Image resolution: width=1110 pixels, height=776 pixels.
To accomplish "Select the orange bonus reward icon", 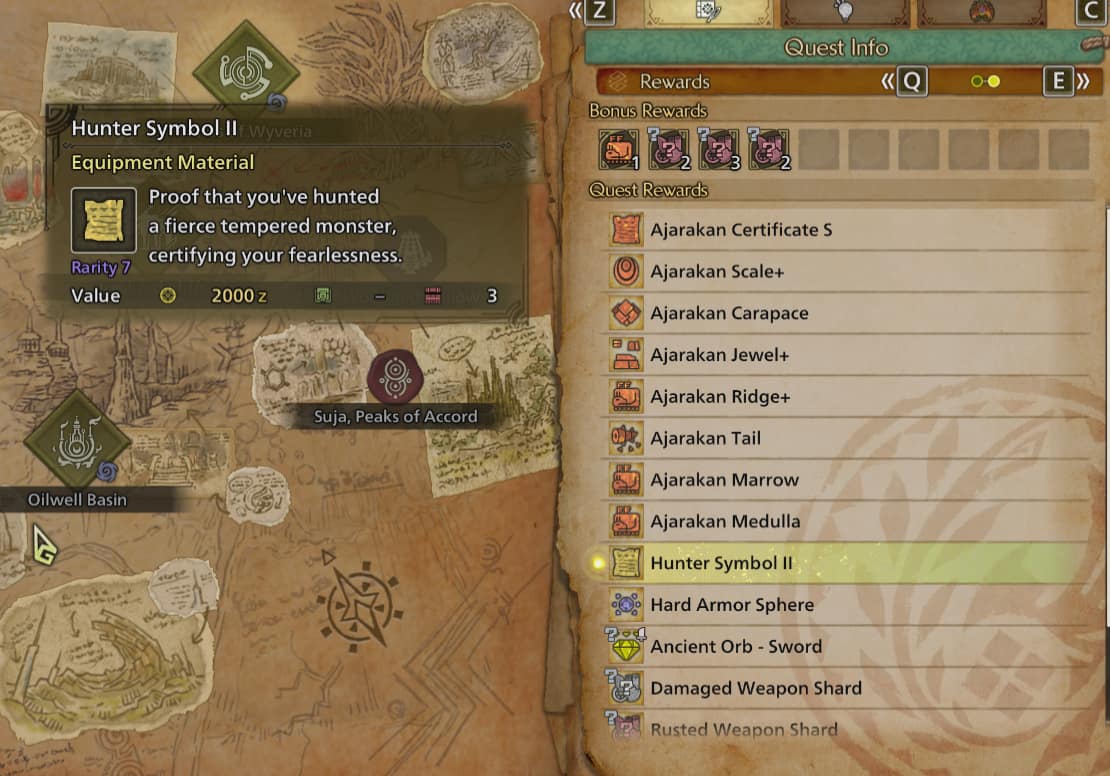I will [x=619, y=150].
